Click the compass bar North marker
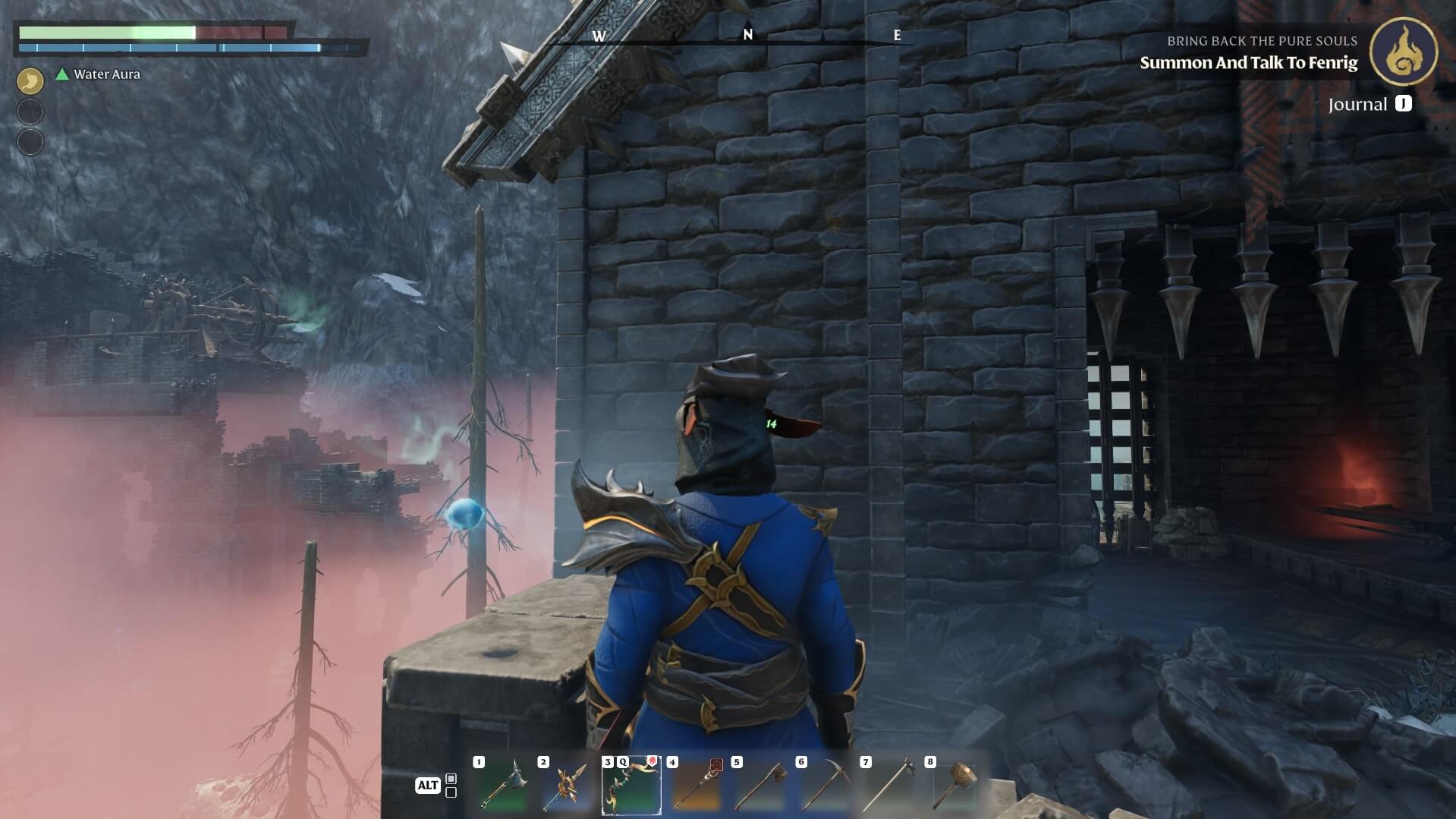Image resolution: width=1456 pixels, height=819 pixels. (748, 35)
